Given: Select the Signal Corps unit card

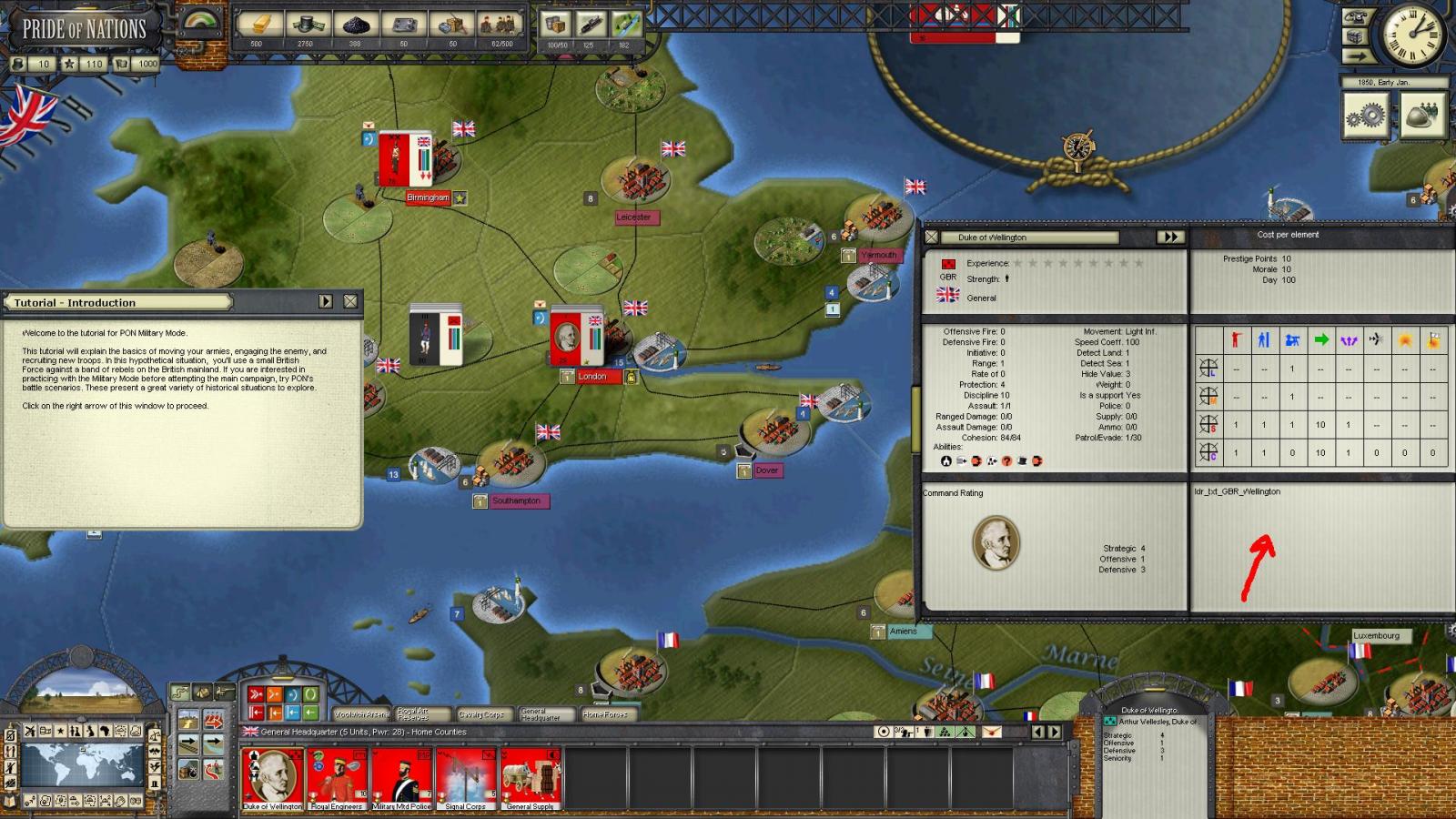Looking at the screenshot, I should 466,778.
